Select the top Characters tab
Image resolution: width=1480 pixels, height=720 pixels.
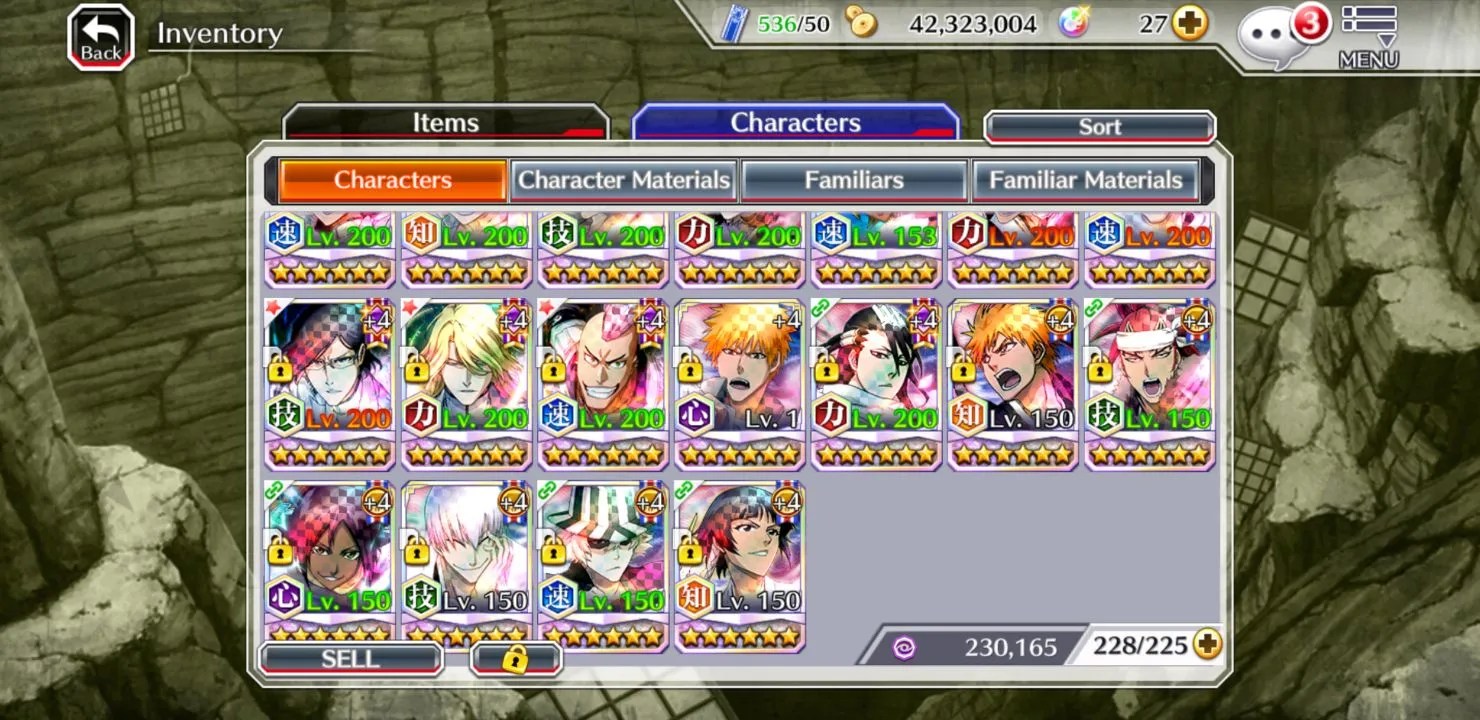click(x=795, y=123)
